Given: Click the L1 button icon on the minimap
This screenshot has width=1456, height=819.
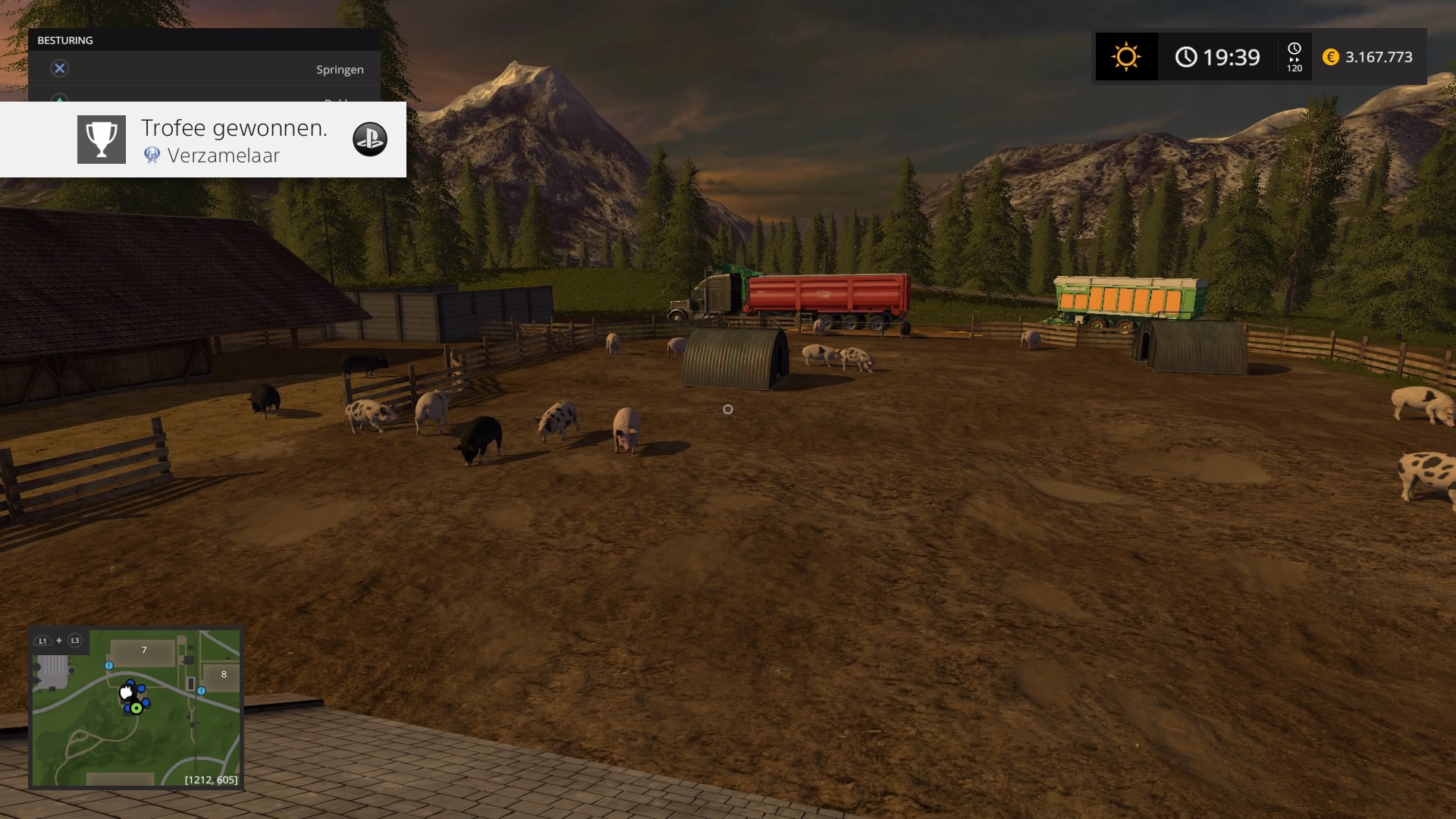Looking at the screenshot, I should pyautogui.click(x=43, y=641).
